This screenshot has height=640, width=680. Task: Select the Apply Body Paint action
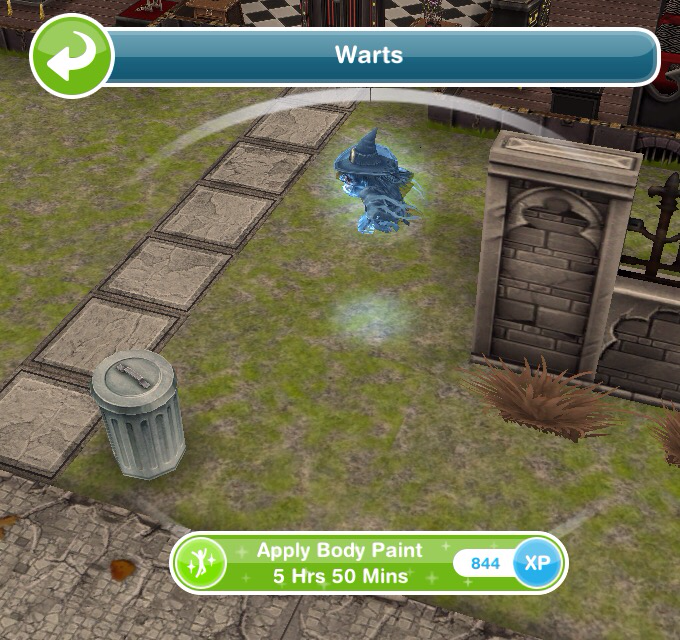340,563
